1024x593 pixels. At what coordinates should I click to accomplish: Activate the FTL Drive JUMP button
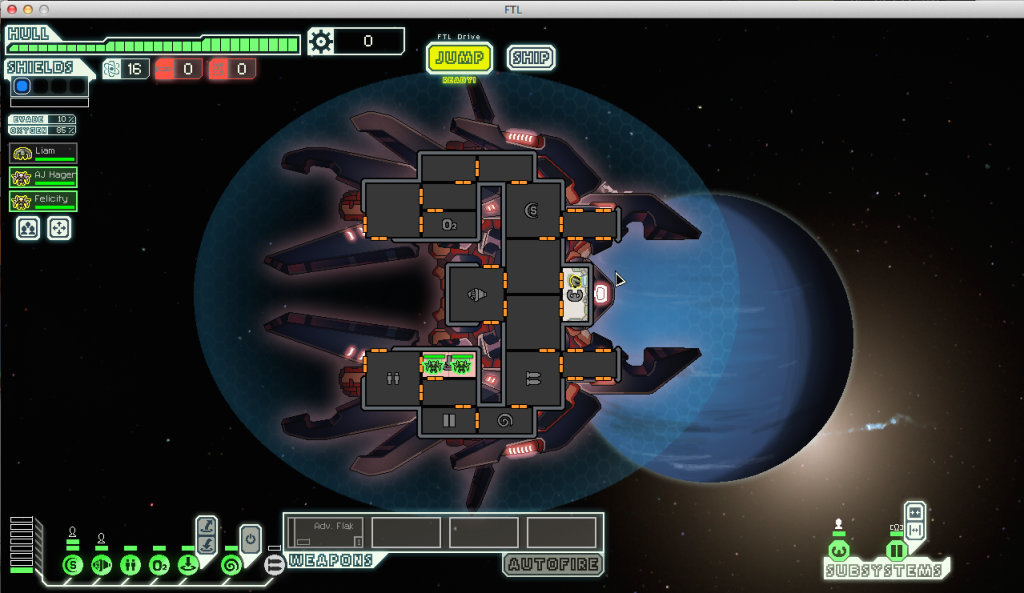pyautogui.click(x=459, y=58)
